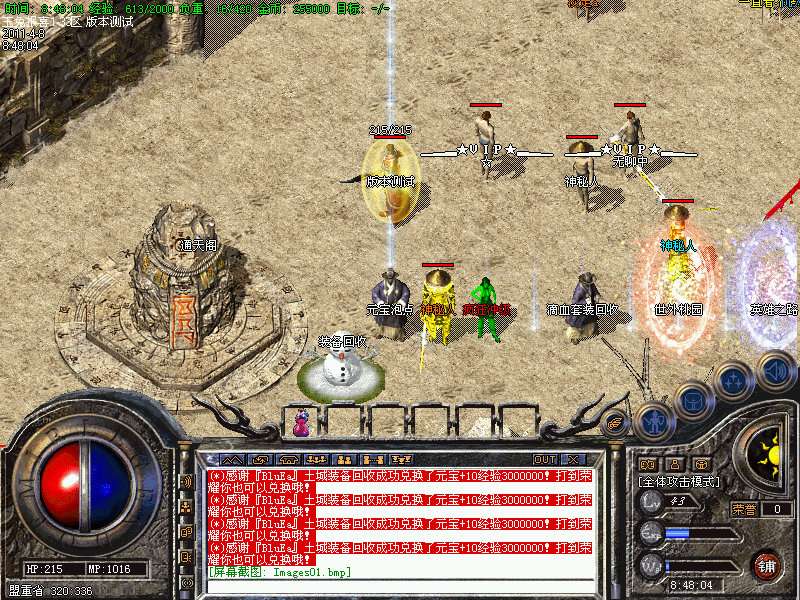Open the character status button
Image resolution: width=800 pixels, height=600 pixels.
[x=652, y=420]
